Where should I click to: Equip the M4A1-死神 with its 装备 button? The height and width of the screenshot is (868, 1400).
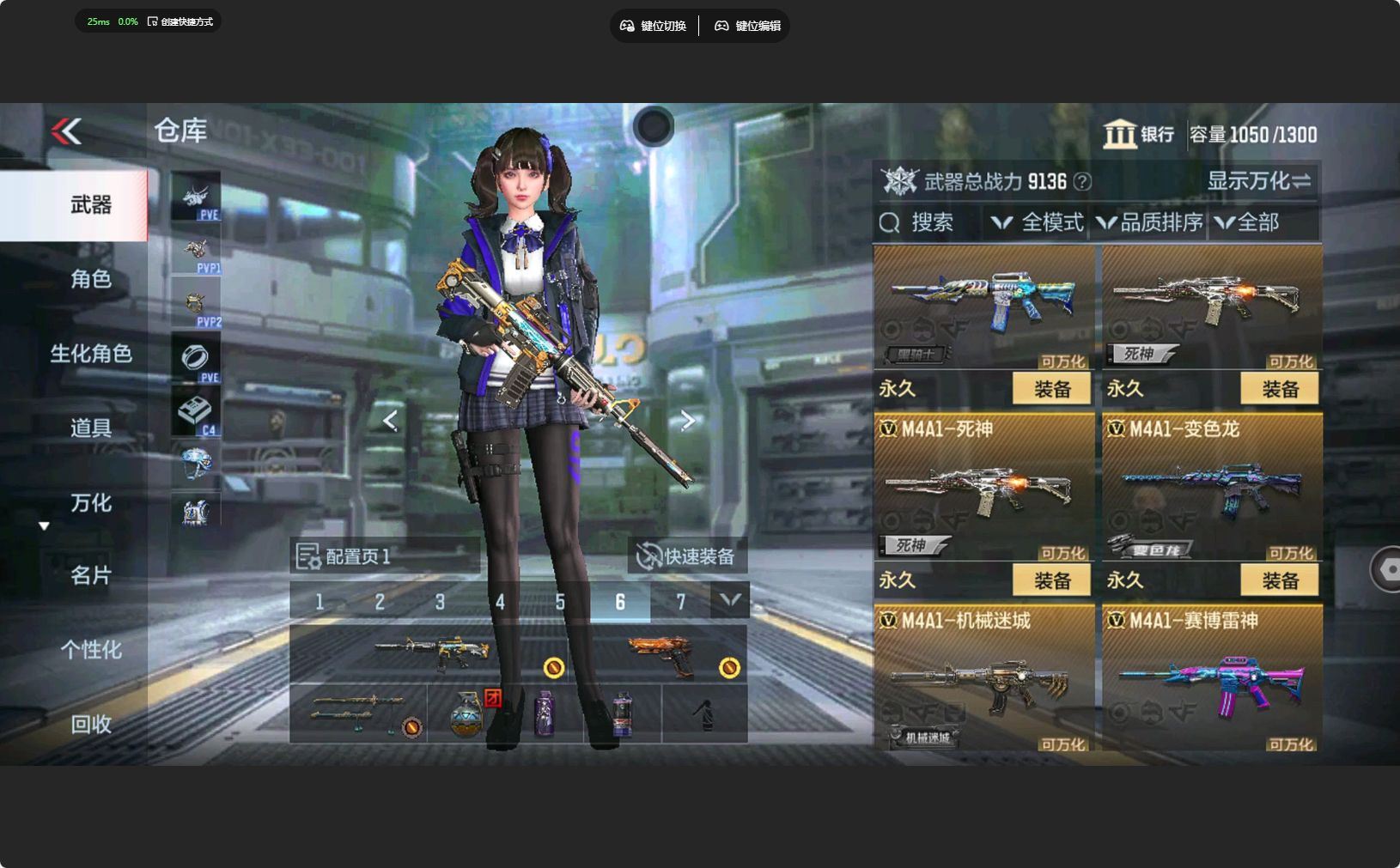[x=1051, y=580]
